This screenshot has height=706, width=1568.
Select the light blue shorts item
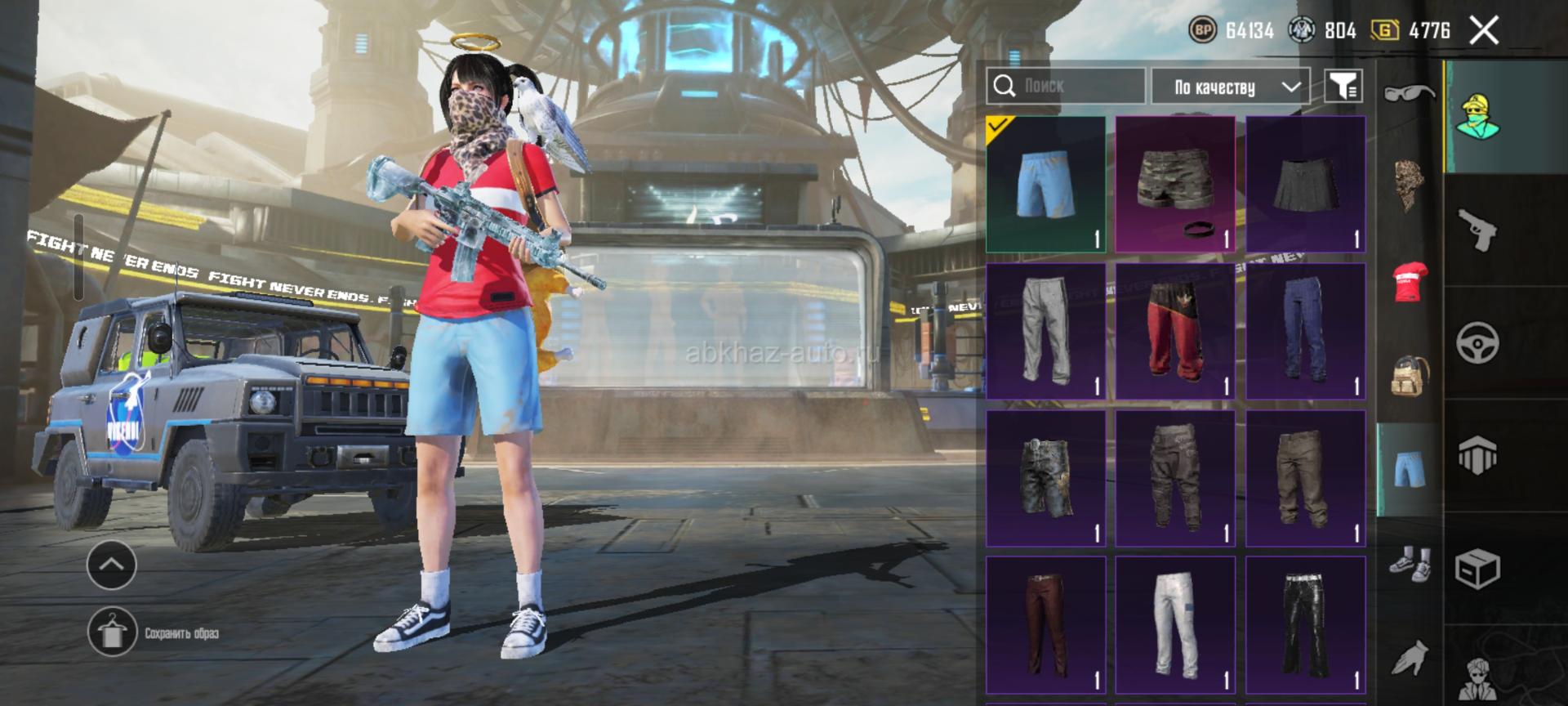(1045, 185)
